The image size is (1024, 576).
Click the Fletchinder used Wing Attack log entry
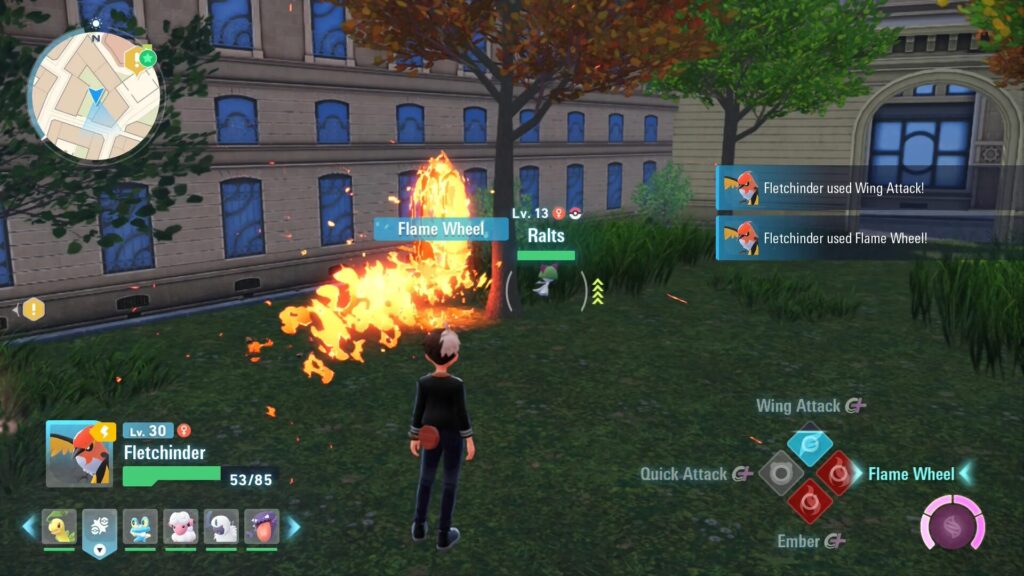(x=845, y=188)
